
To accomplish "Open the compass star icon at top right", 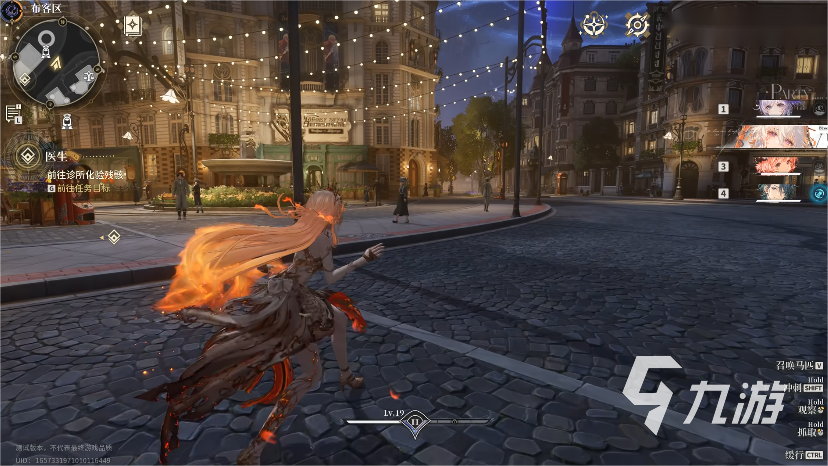I will (594, 25).
